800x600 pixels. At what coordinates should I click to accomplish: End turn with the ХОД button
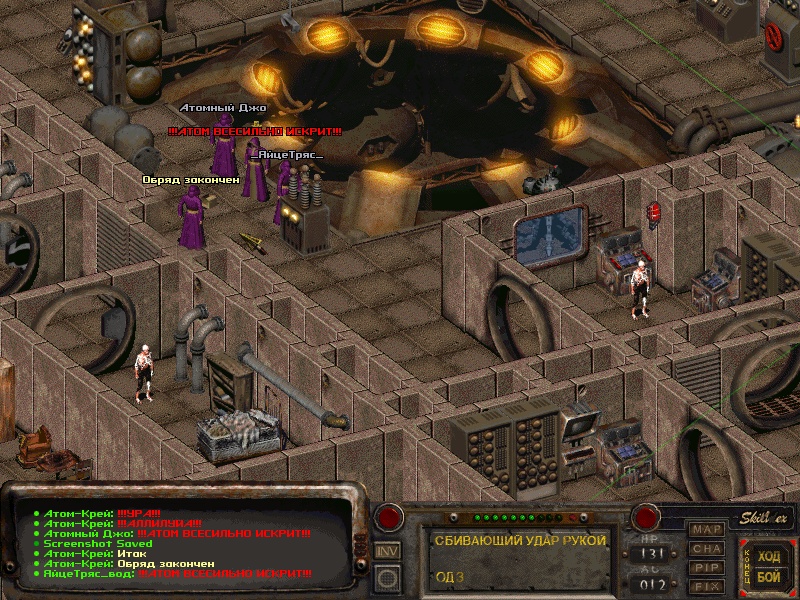768,557
